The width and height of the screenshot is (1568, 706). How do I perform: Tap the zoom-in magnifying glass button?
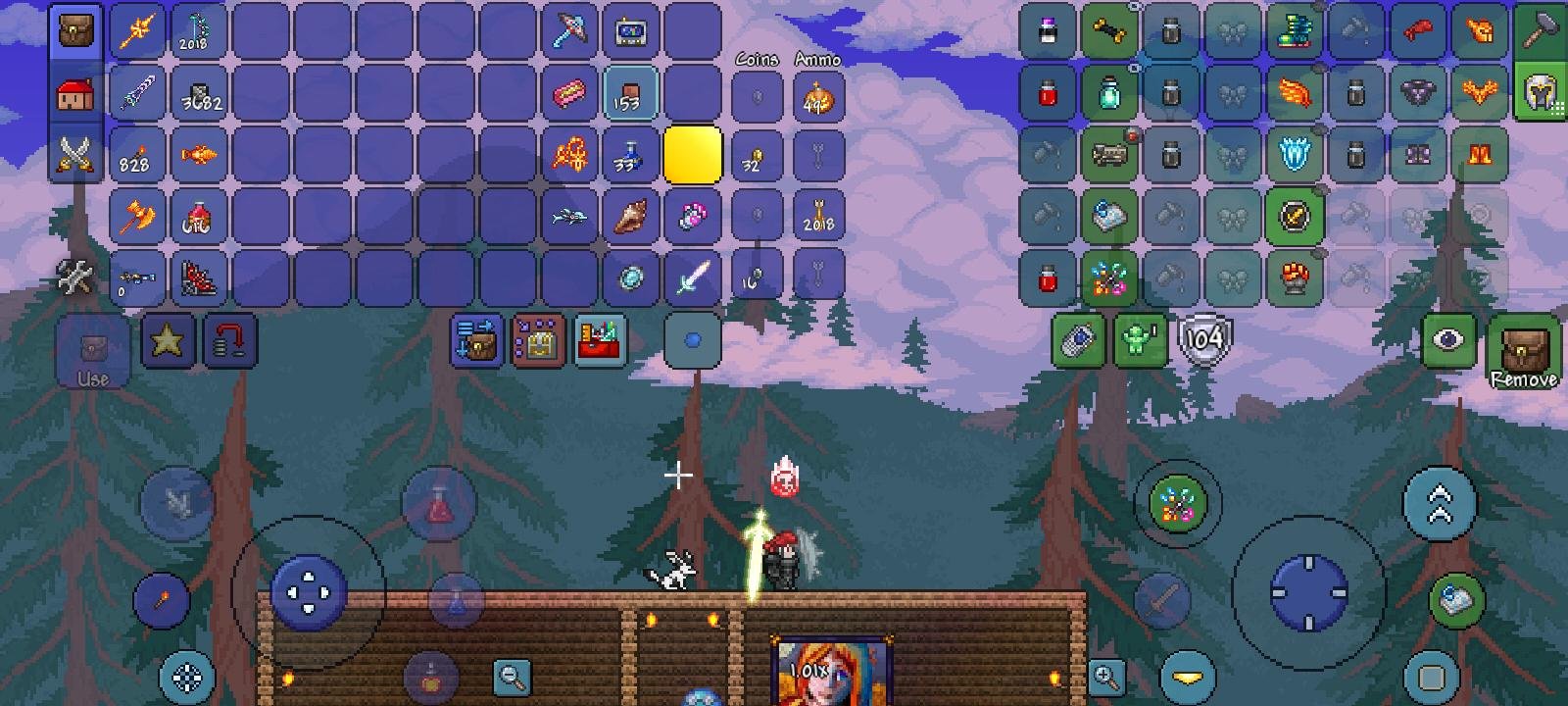[x=1106, y=677]
